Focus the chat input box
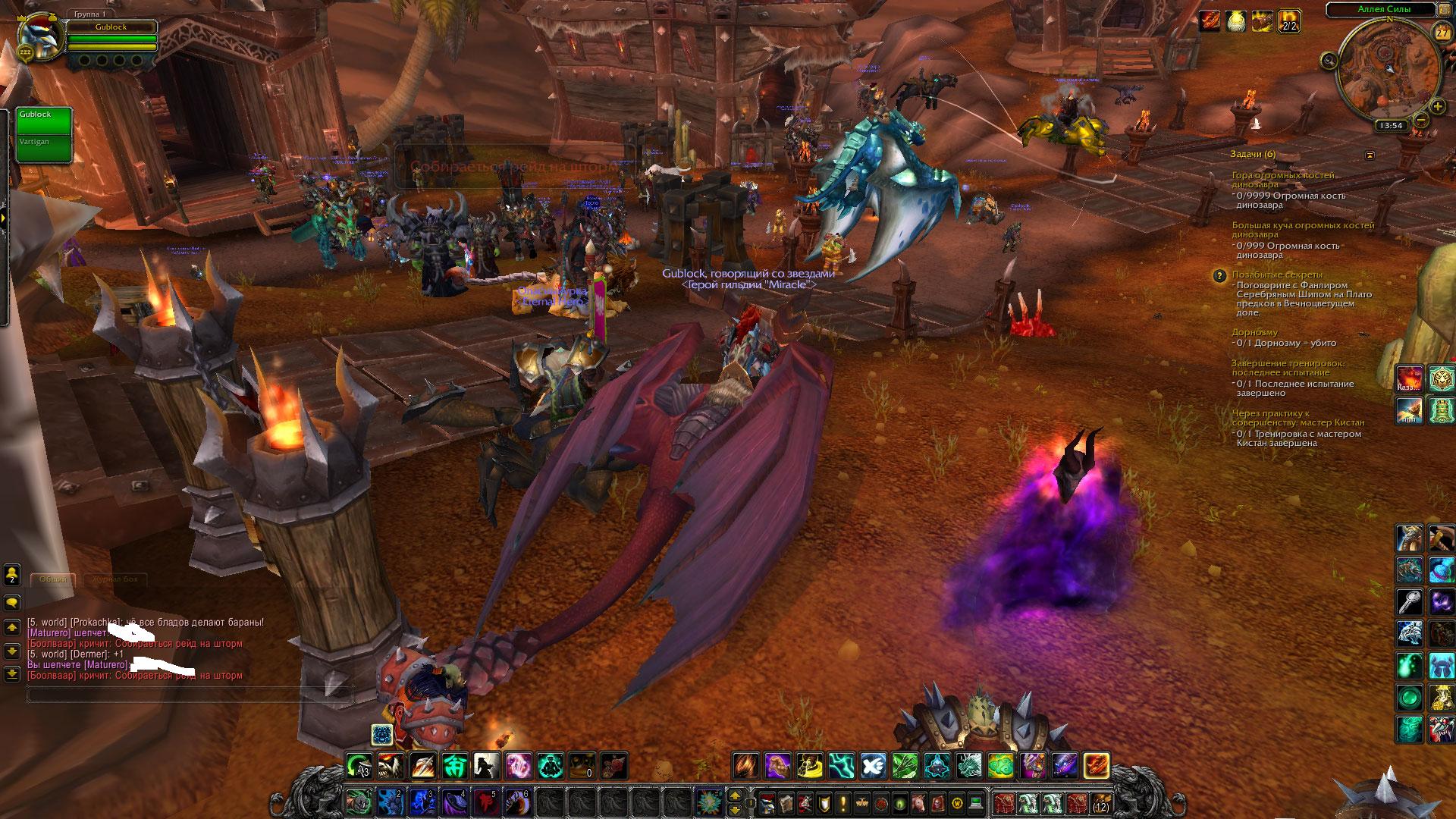 tap(190, 693)
